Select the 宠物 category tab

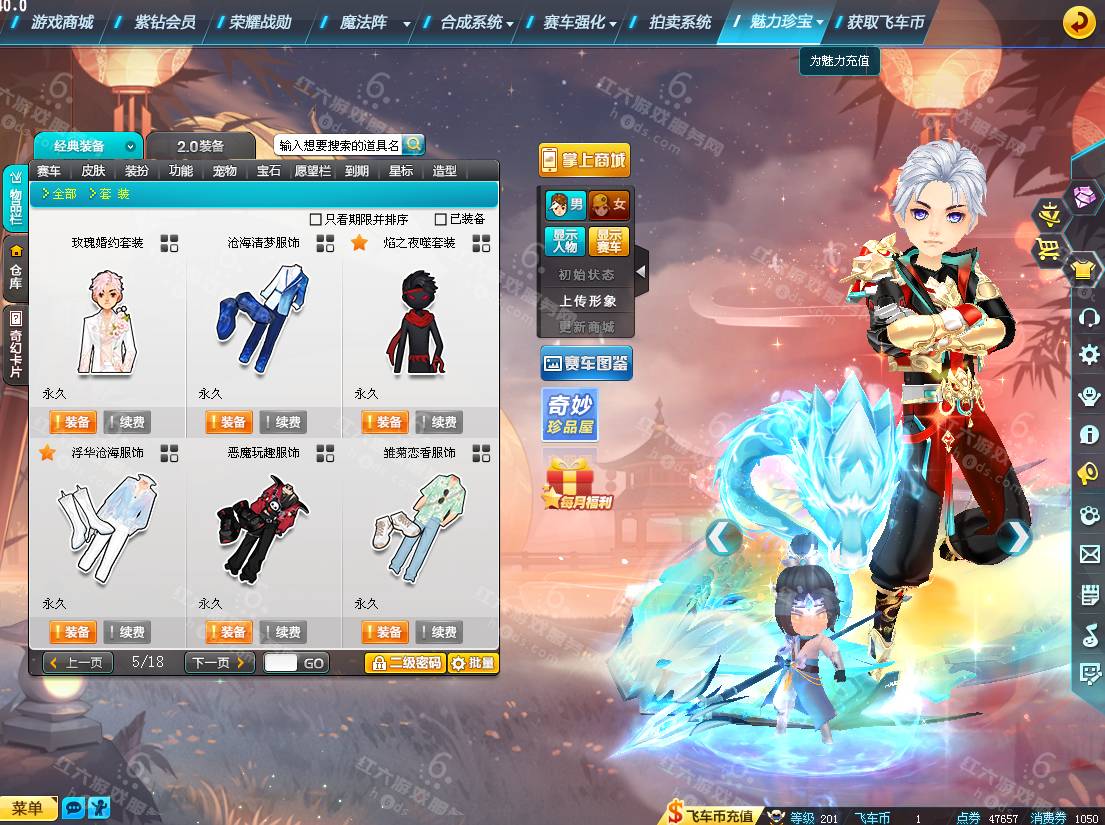tap(225, 171)
